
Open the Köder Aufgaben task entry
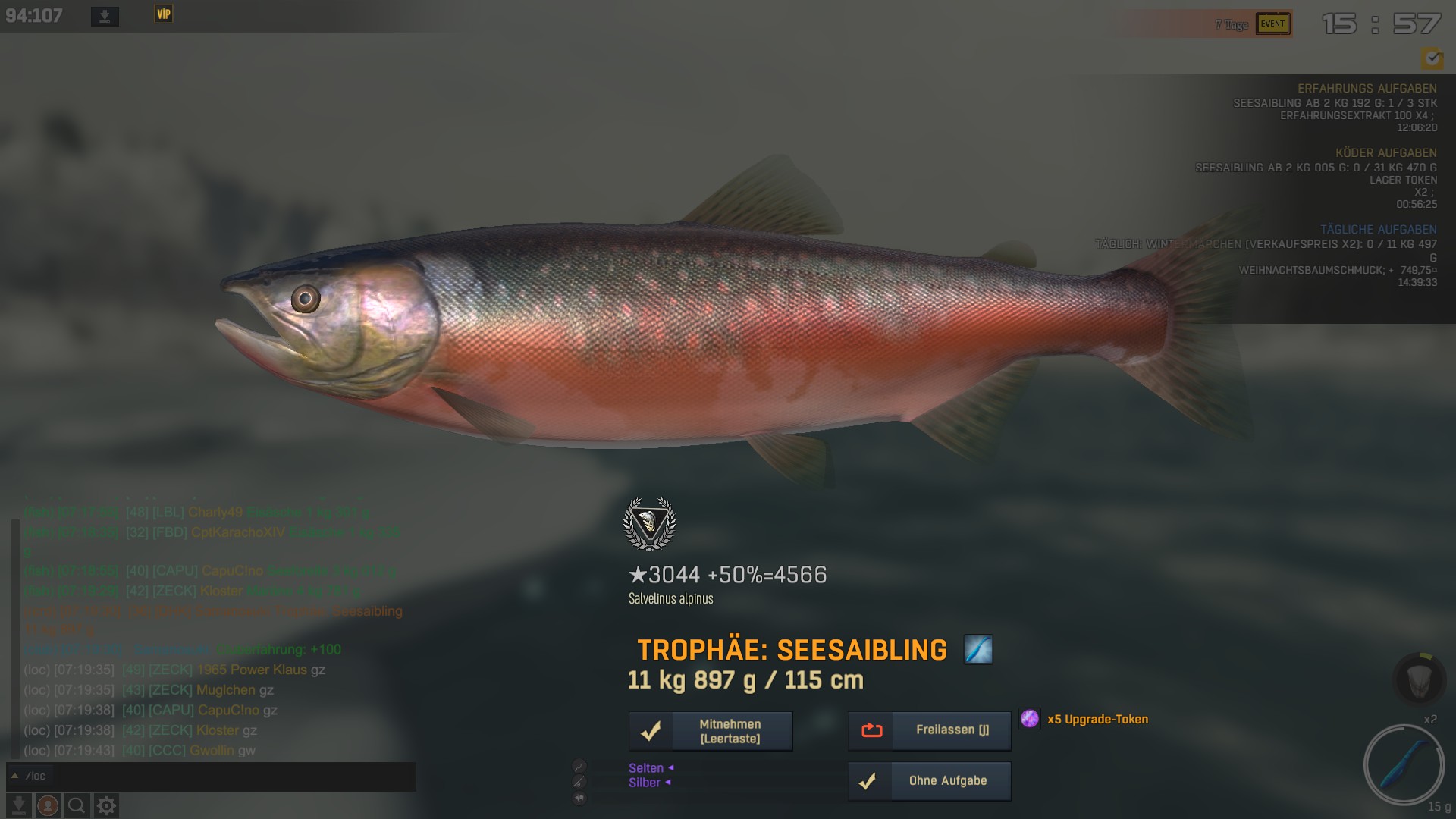point(1385,153)
